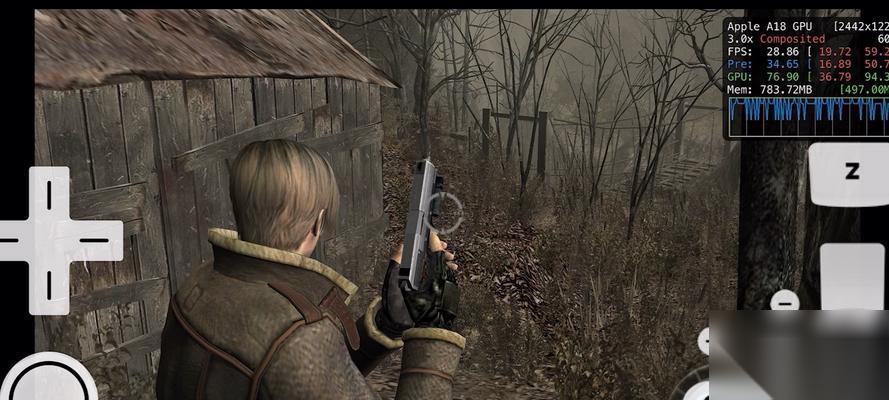Tap the D-pad down arrow
This screenshot has height=400, width=889.
point(48,286)
